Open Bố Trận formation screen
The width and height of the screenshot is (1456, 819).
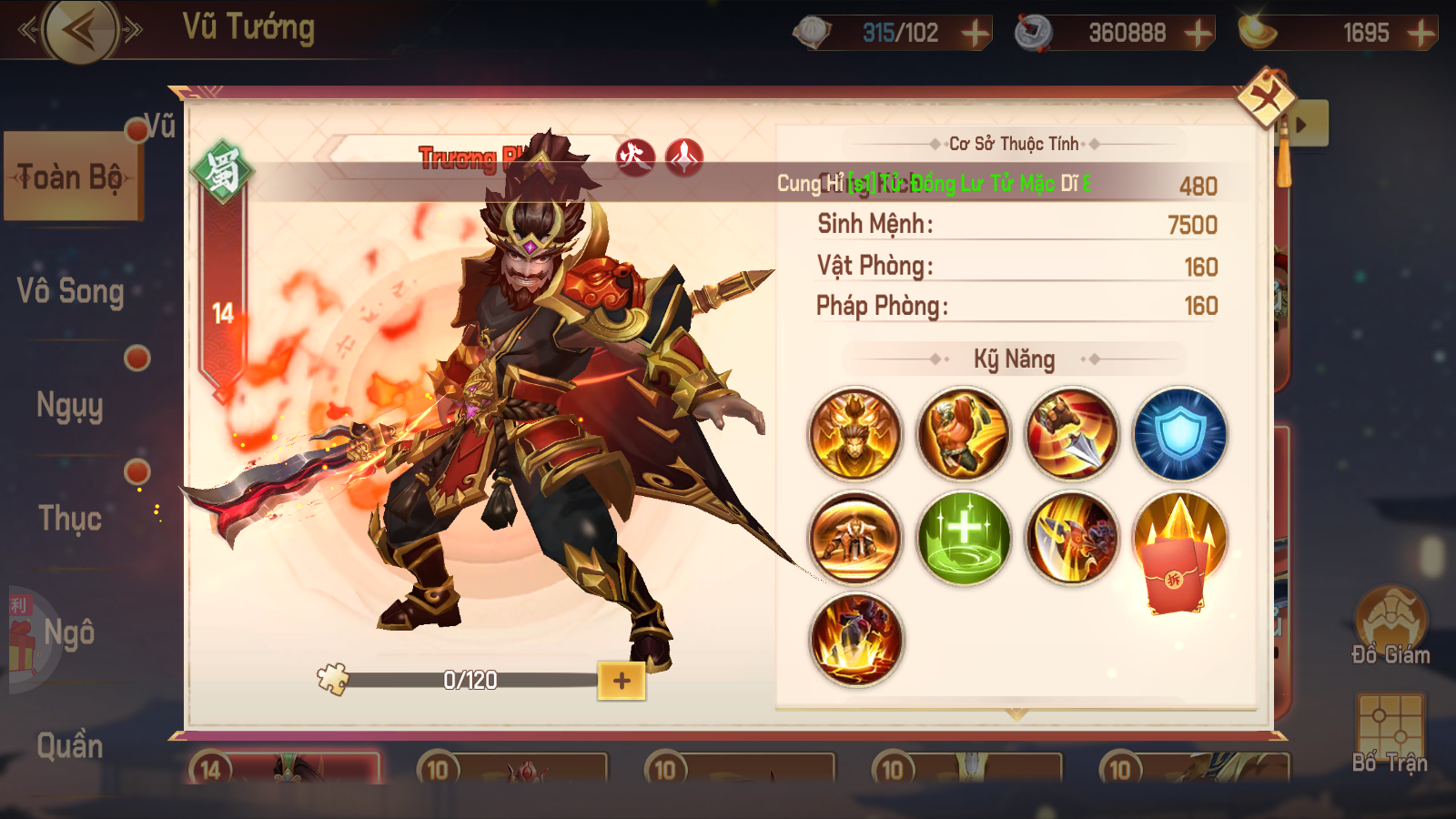coord(1390,733)
